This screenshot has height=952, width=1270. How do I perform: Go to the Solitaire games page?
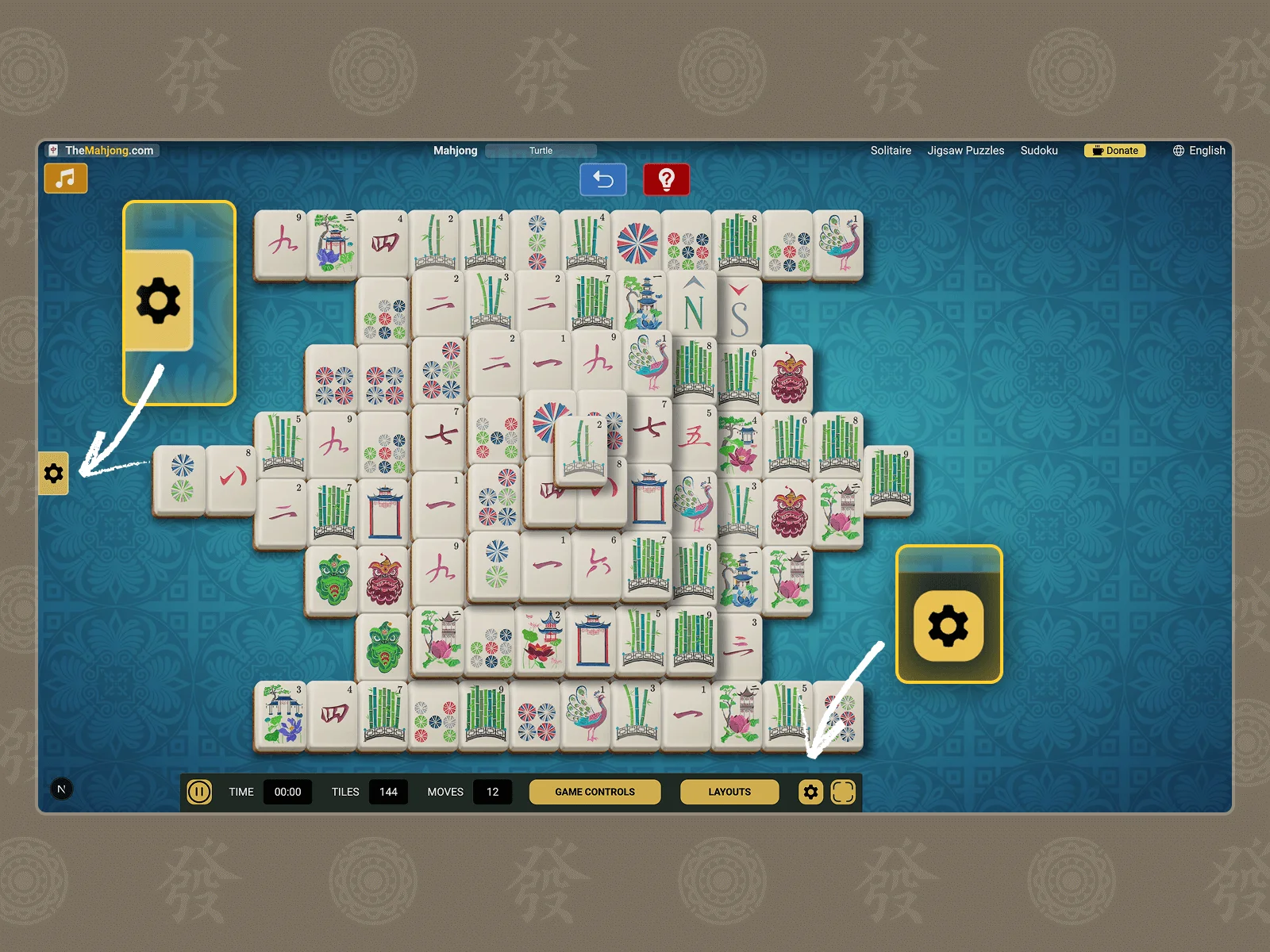pos(891,151)
